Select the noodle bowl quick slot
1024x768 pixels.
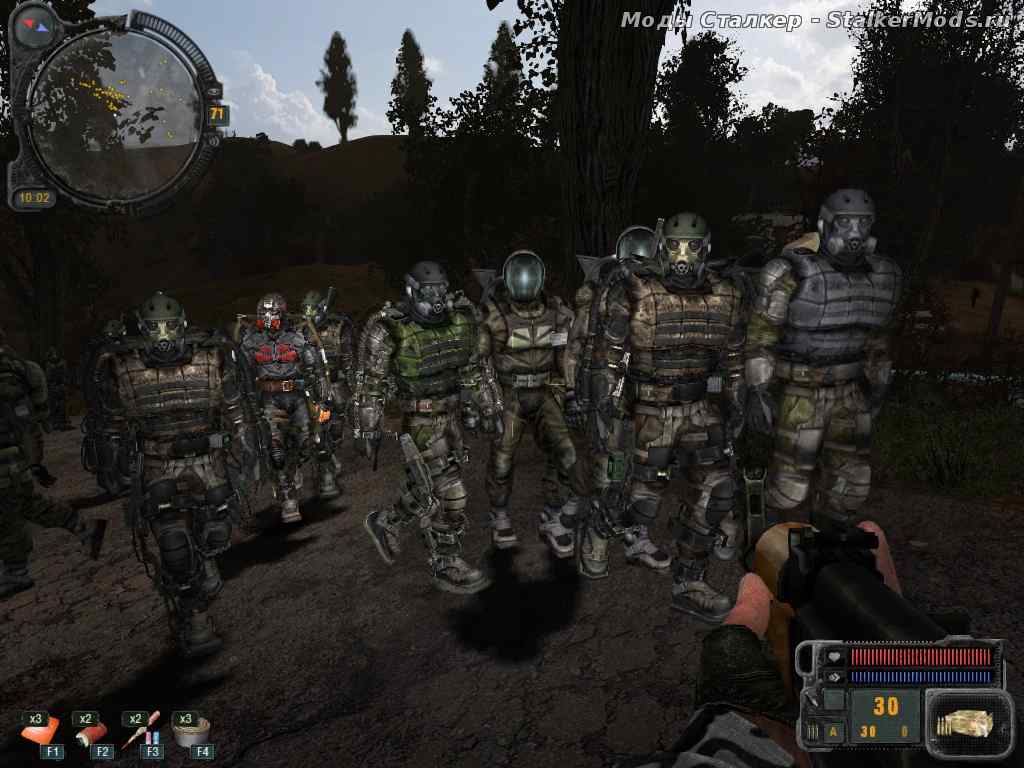(191, 733)
